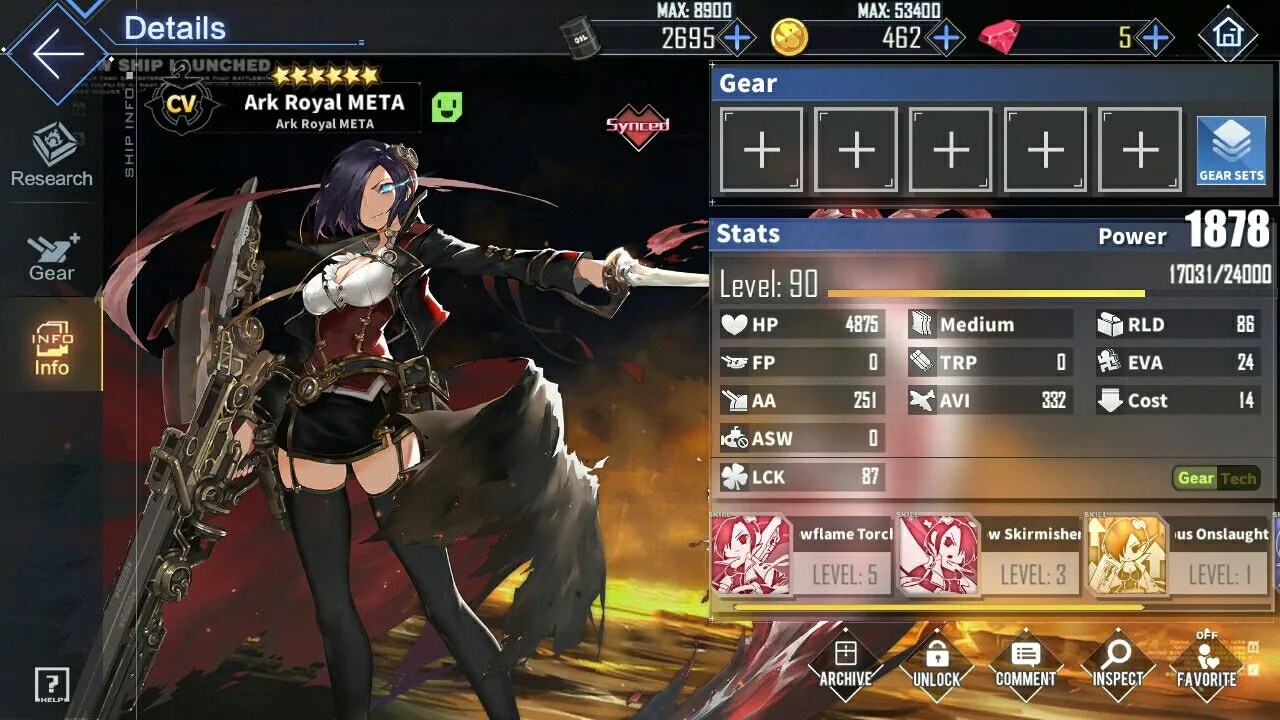
Task: Show Tech stats in the toggle
Action: point(1238,478)
